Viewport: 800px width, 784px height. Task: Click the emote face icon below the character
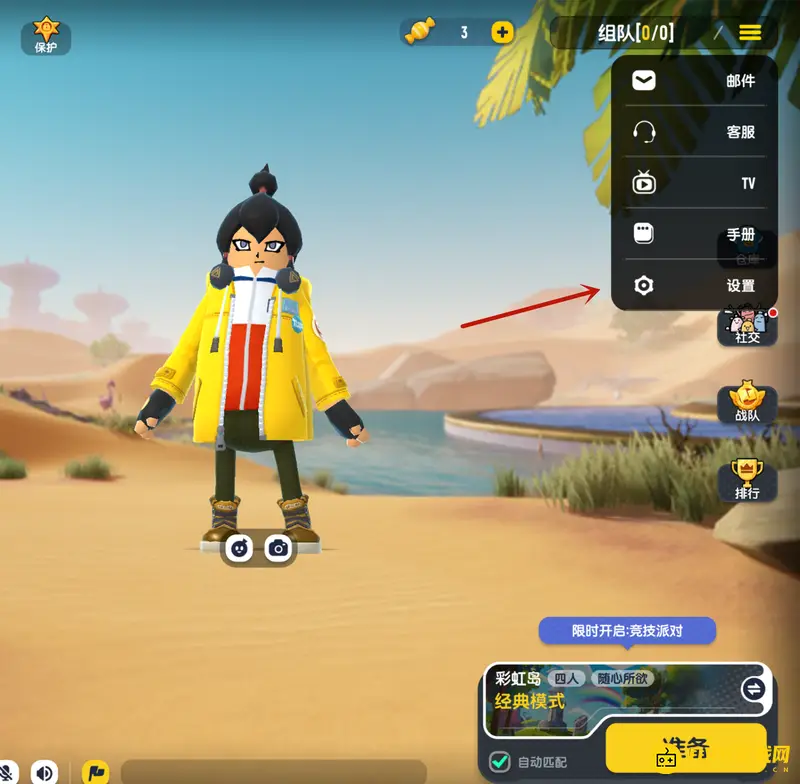[239, 548]
